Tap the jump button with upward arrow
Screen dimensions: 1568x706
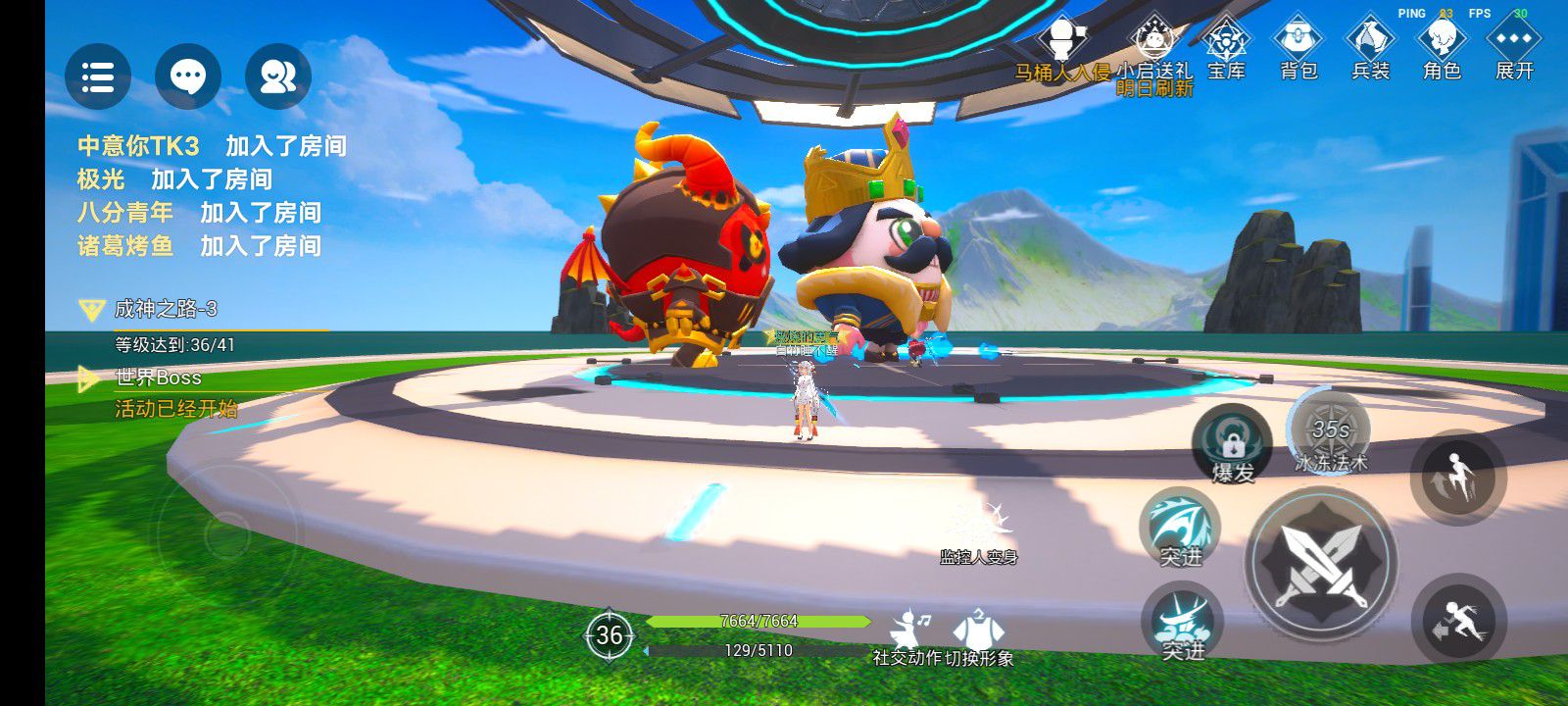[x=1458, y=477]
